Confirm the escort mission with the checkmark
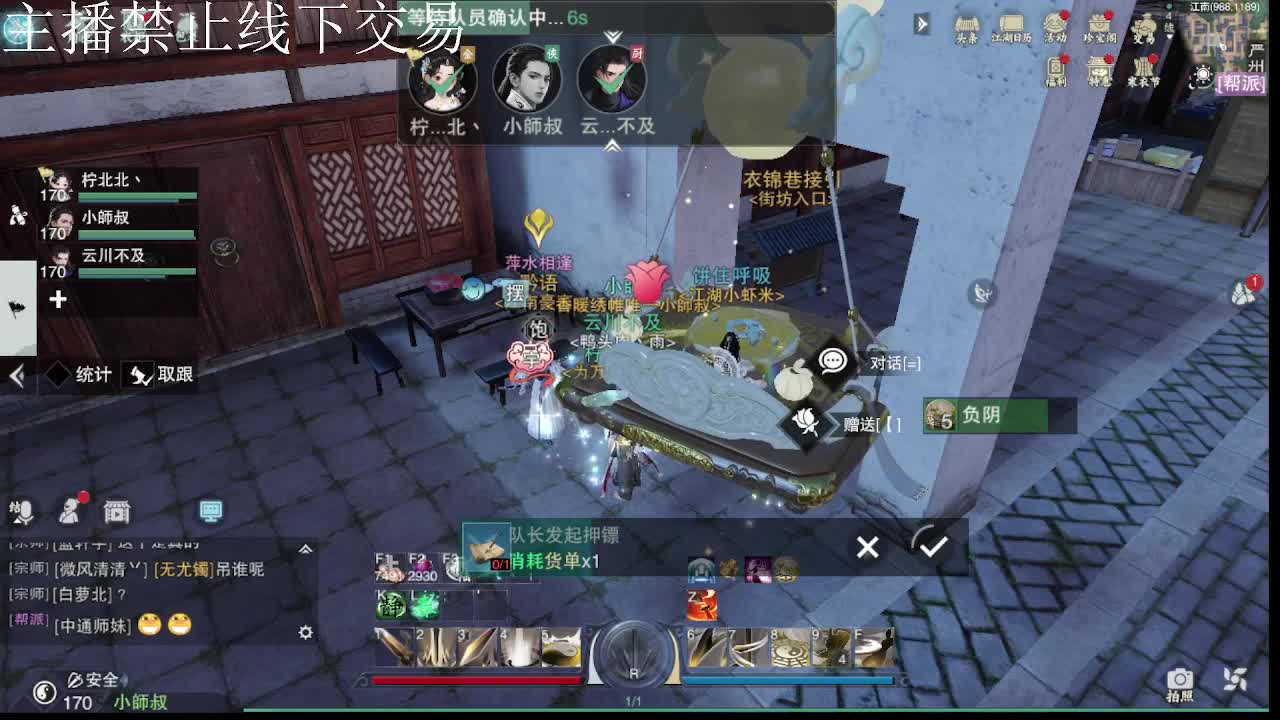Image resolution: width=1280 pixels, height=720 pixels. tap(932, 547)
